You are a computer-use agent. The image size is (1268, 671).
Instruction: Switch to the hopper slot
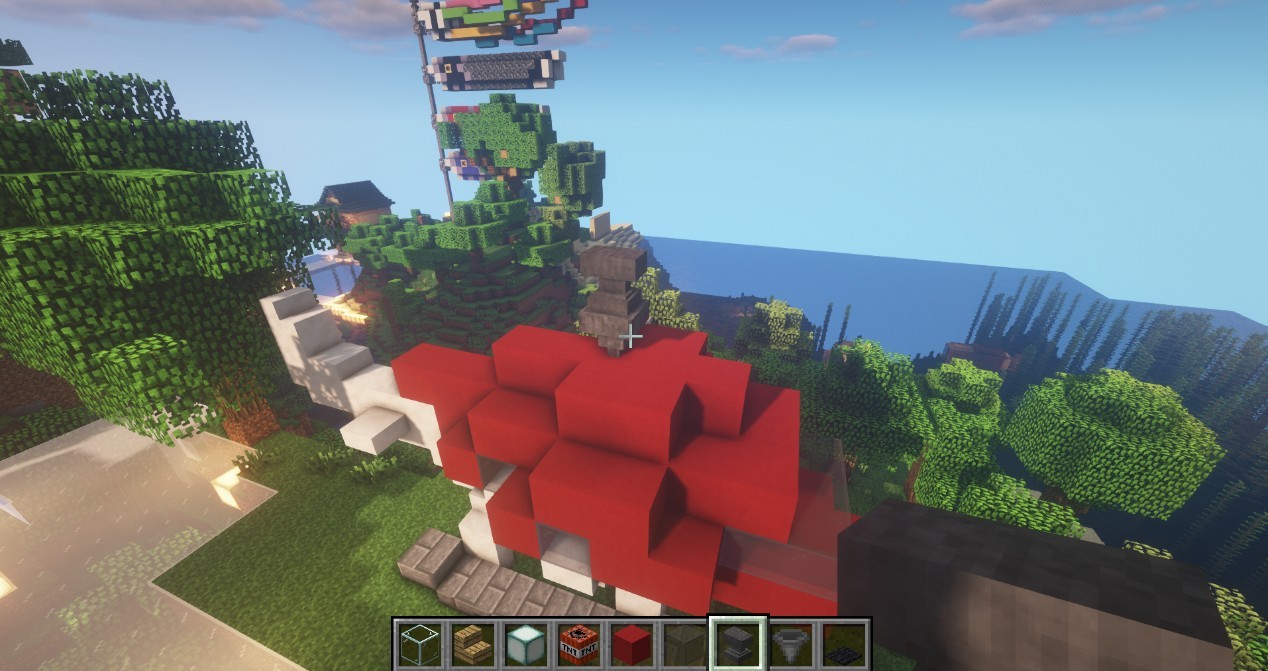click(x=792, y=645)
